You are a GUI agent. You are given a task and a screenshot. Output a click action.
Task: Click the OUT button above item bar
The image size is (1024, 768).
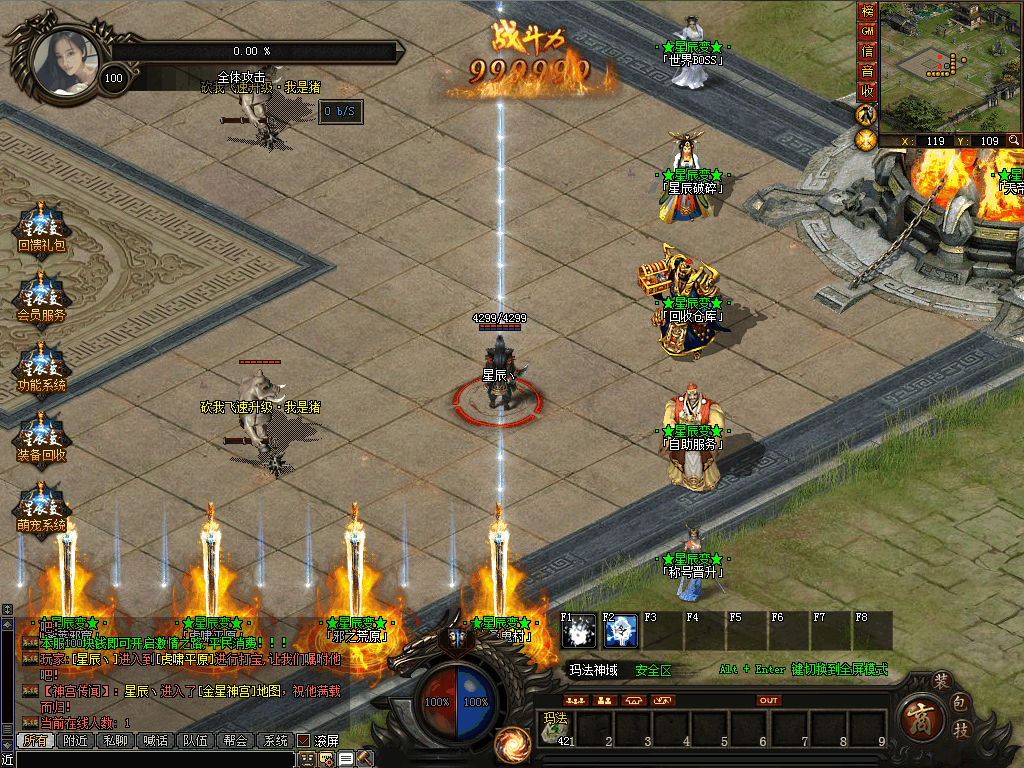tap(768, 700)
